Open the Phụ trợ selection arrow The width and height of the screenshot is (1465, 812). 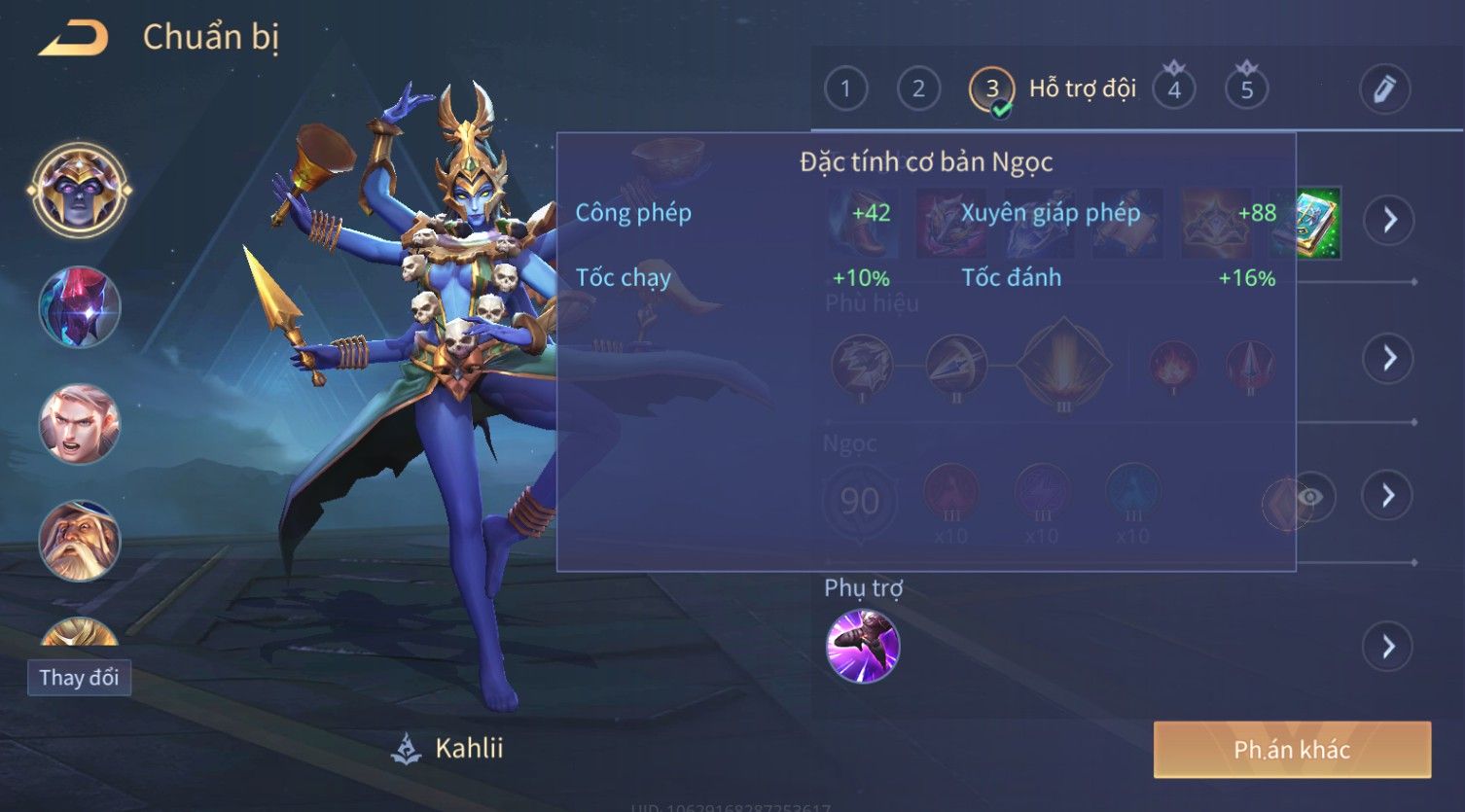1389,647
